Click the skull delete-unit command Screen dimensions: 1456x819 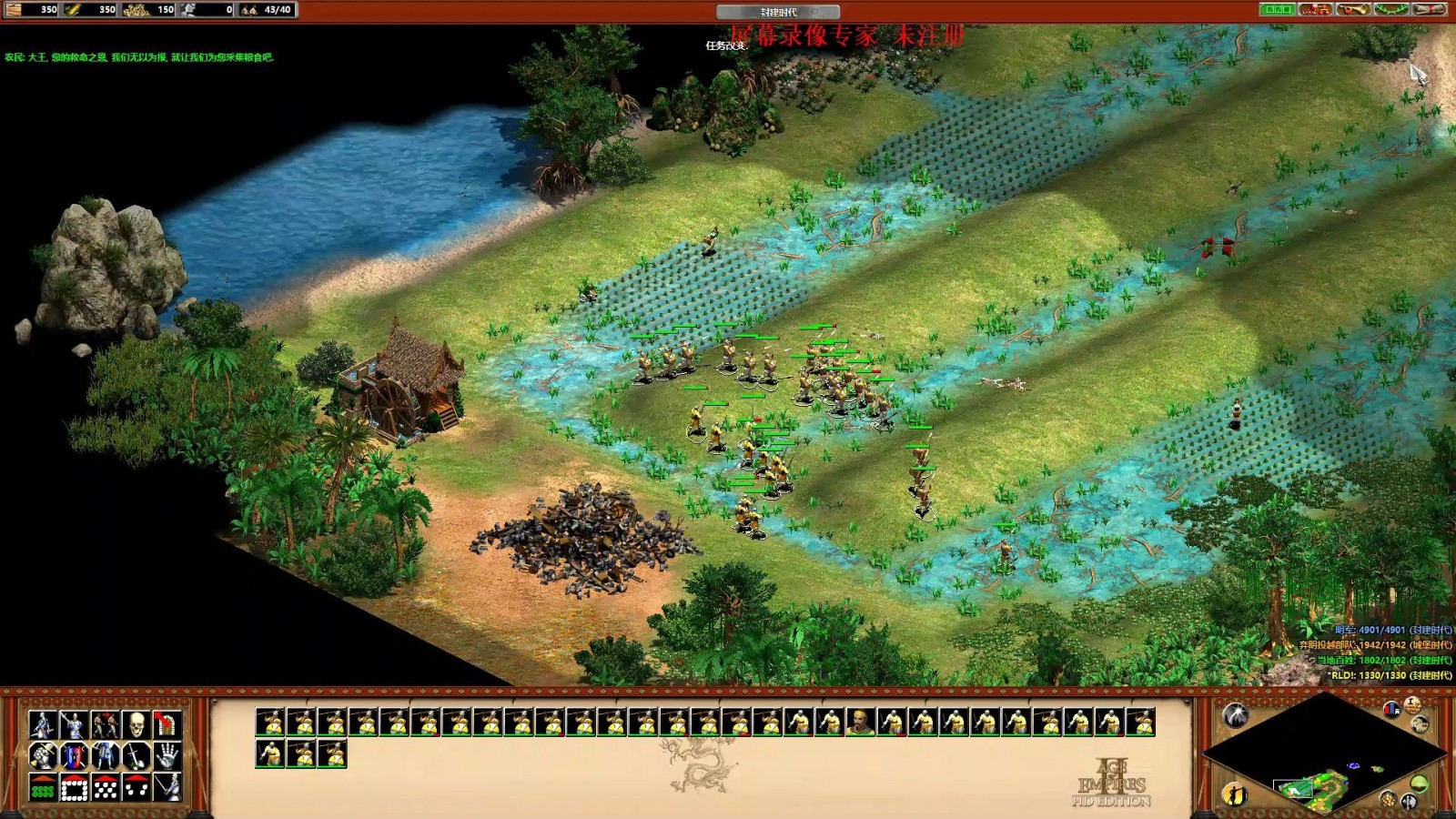pos(136,725)
